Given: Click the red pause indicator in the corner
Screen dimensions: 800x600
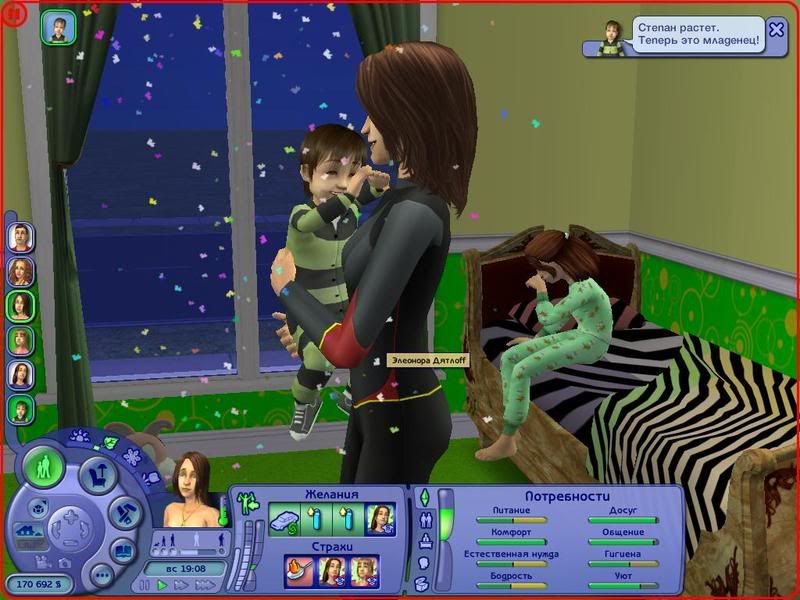Looking at the screenshot, I should [x=13, y=14].
